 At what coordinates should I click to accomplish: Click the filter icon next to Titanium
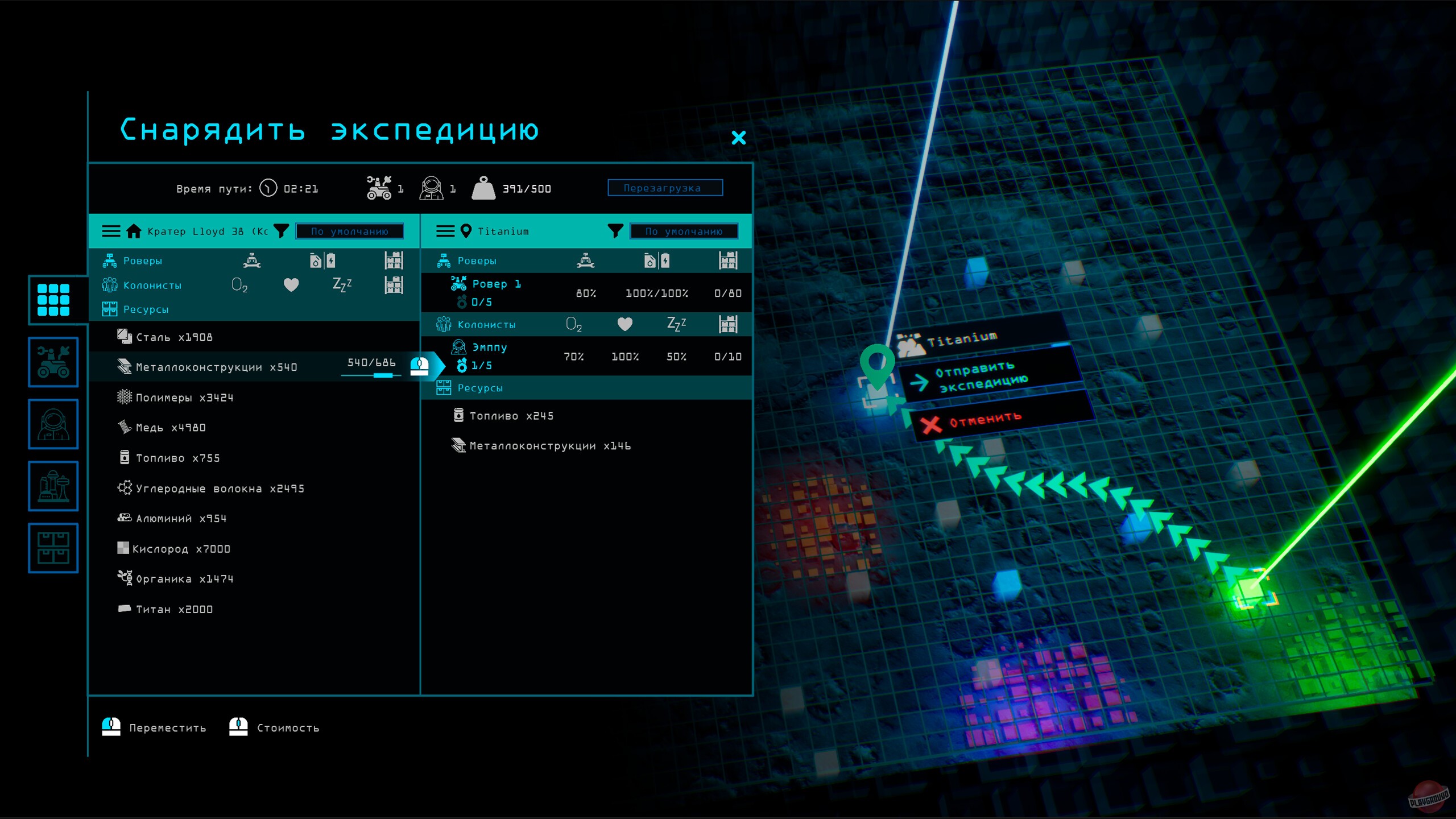pyautogui.click(x=615, y=231)
